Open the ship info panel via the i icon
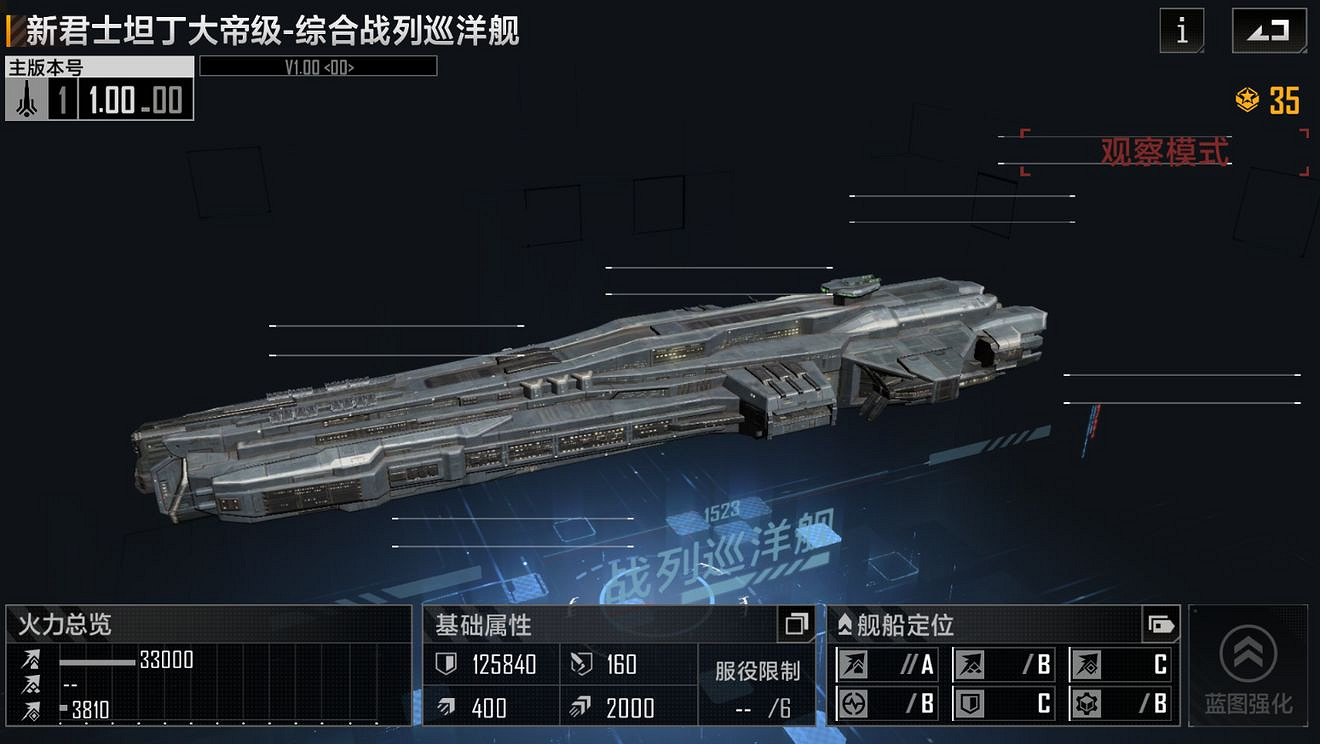Screen dimensions: 1320x744 1180,30
